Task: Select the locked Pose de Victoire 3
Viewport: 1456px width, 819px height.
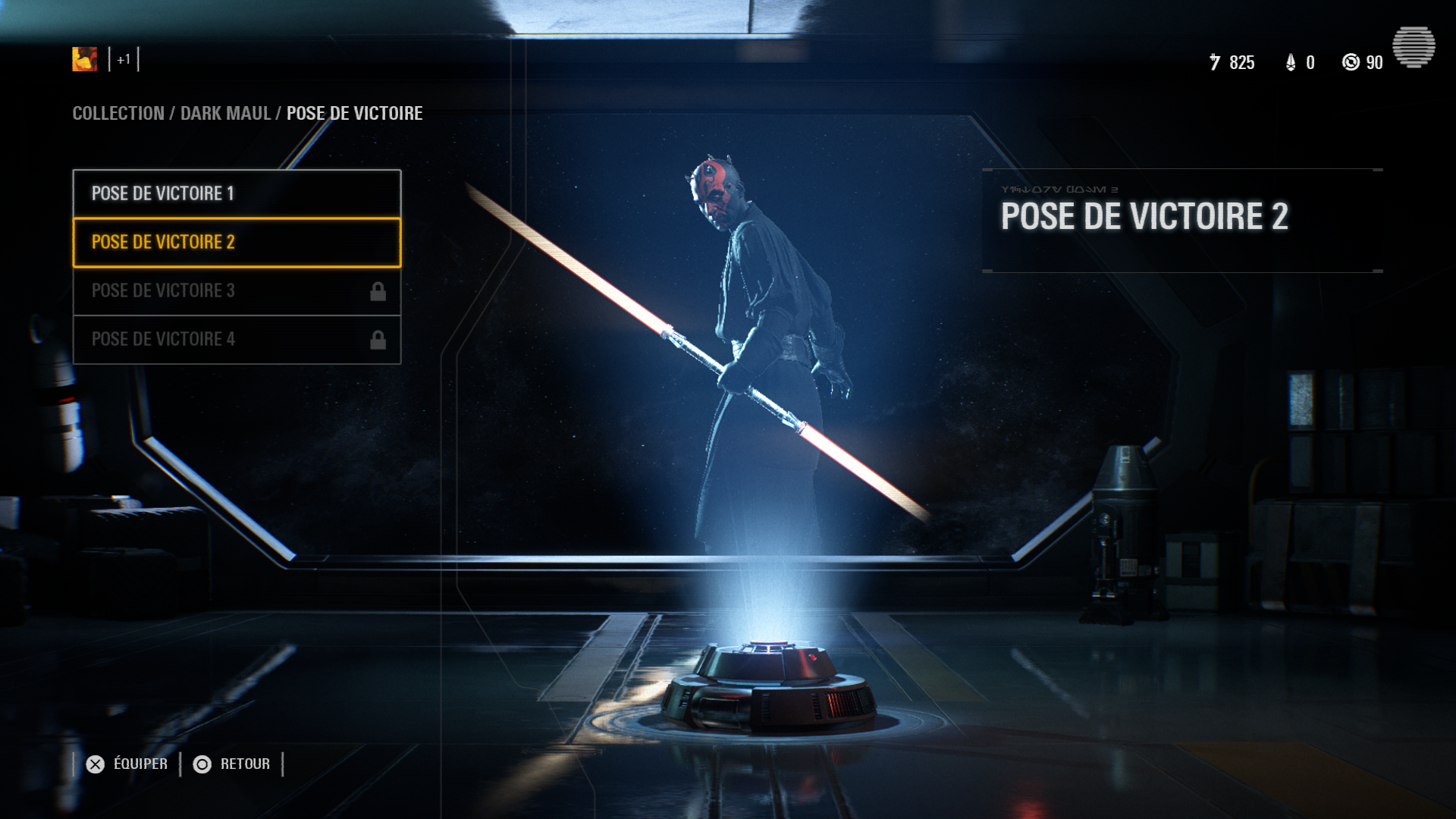Action: pos(237,290)
